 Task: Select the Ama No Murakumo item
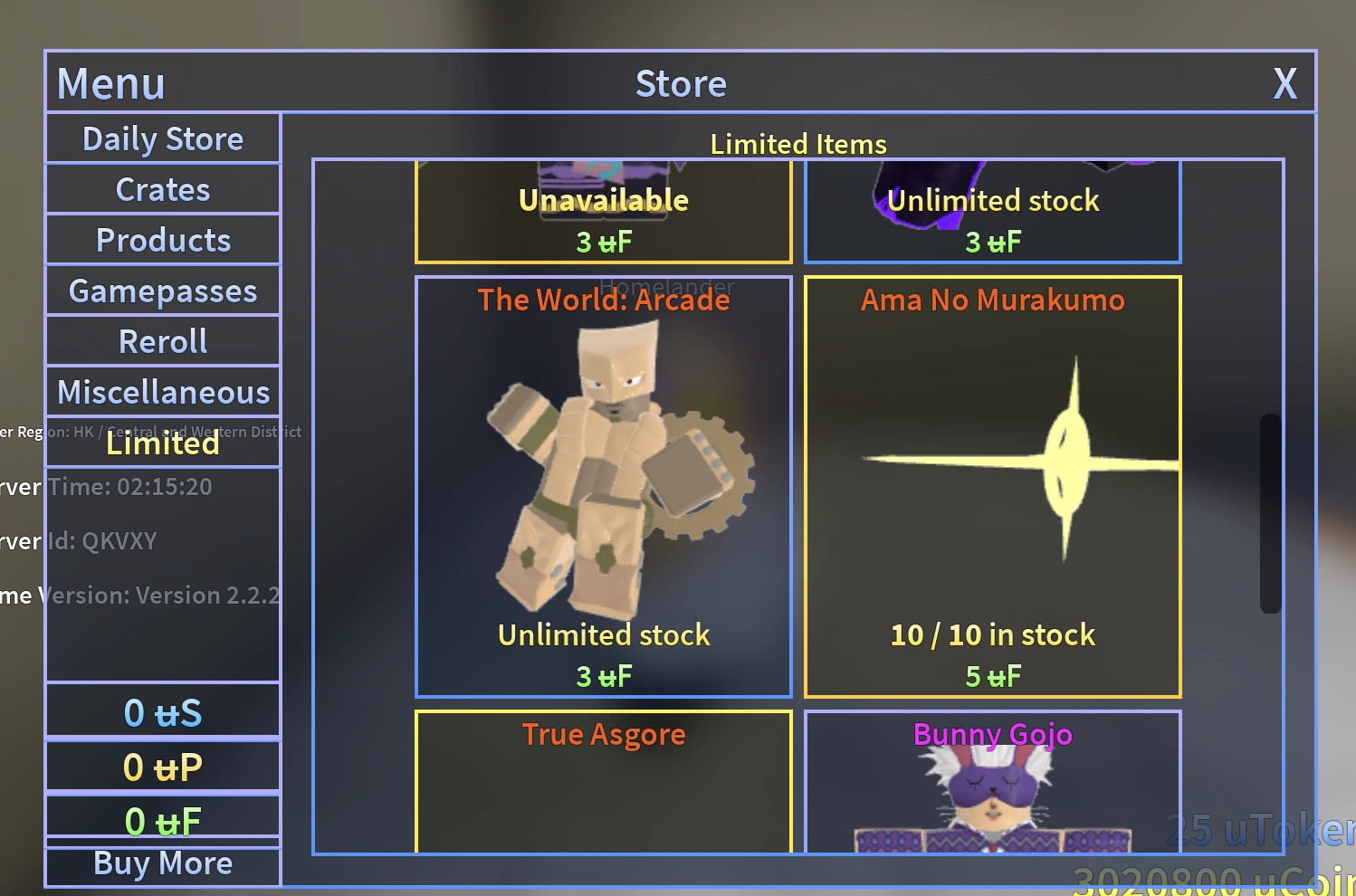(x=992, y=486)
